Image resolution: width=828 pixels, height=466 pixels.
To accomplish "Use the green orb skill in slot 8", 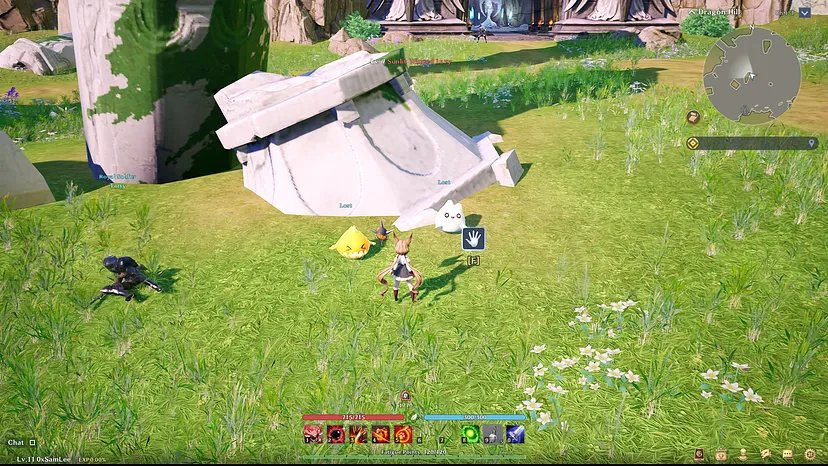I will pyautogui.click(x=470, y=434).
